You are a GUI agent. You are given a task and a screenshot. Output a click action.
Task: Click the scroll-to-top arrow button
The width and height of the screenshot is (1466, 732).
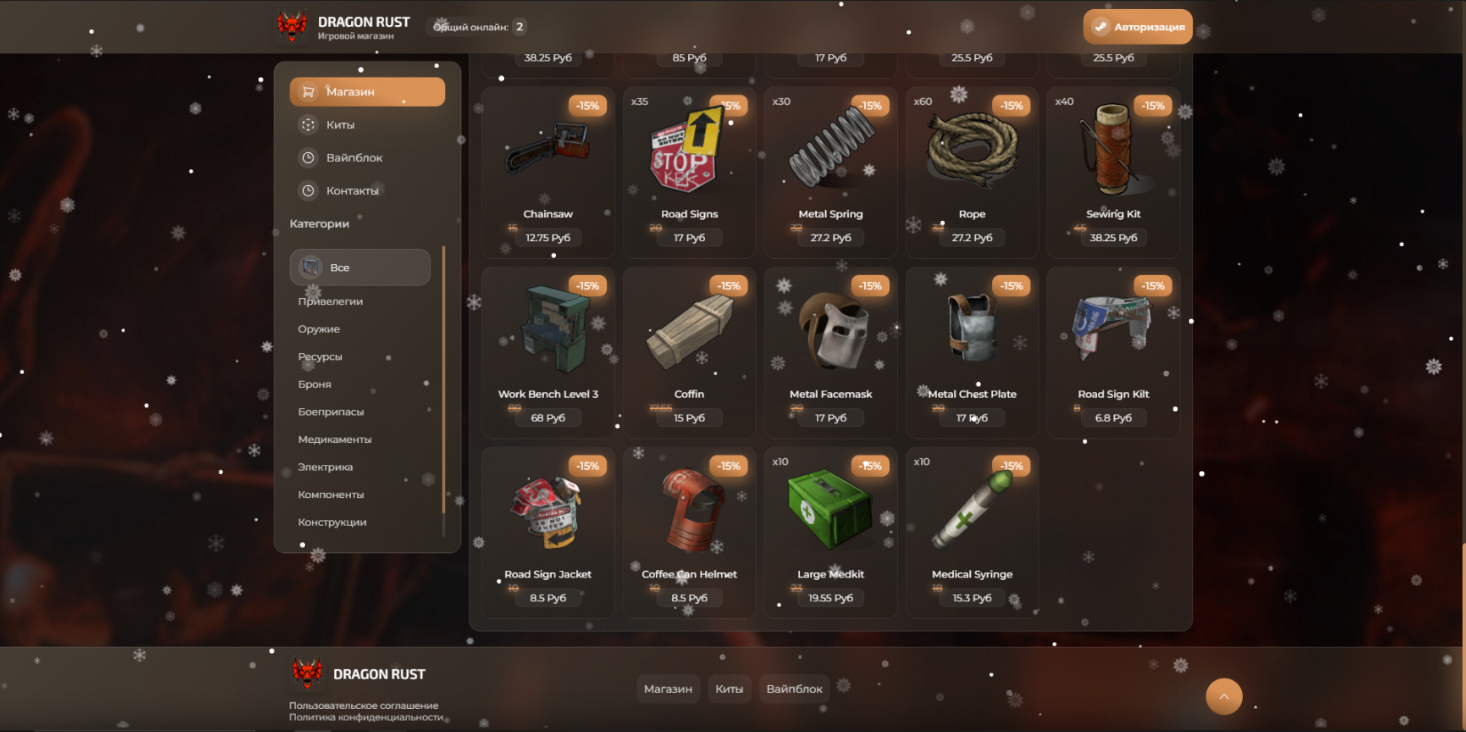(x=1224, y=696)
